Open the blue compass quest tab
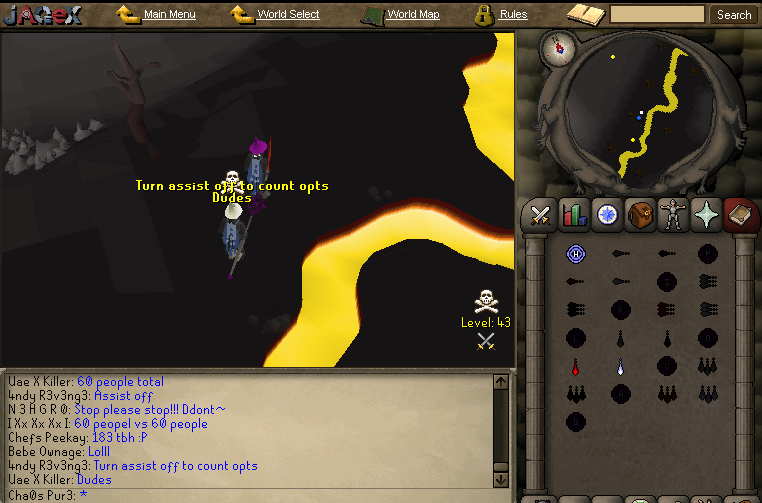The height and width of the screenshot is (503, 762). 606,214
